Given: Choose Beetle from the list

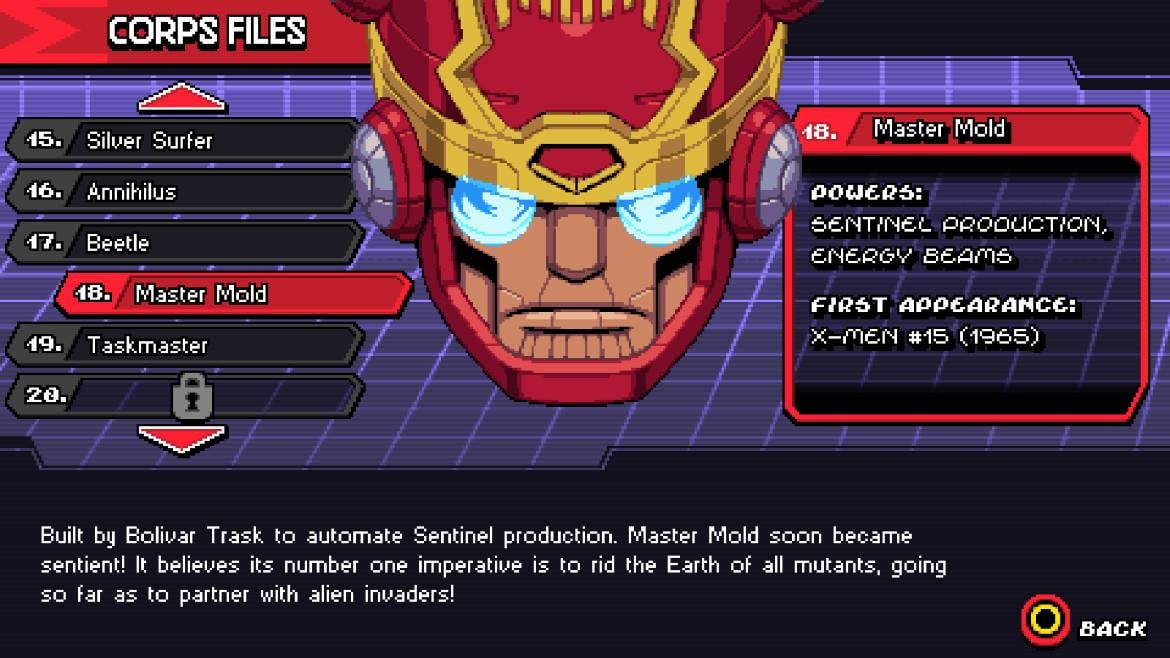Looking at the screenshot, I should [185, 243].
